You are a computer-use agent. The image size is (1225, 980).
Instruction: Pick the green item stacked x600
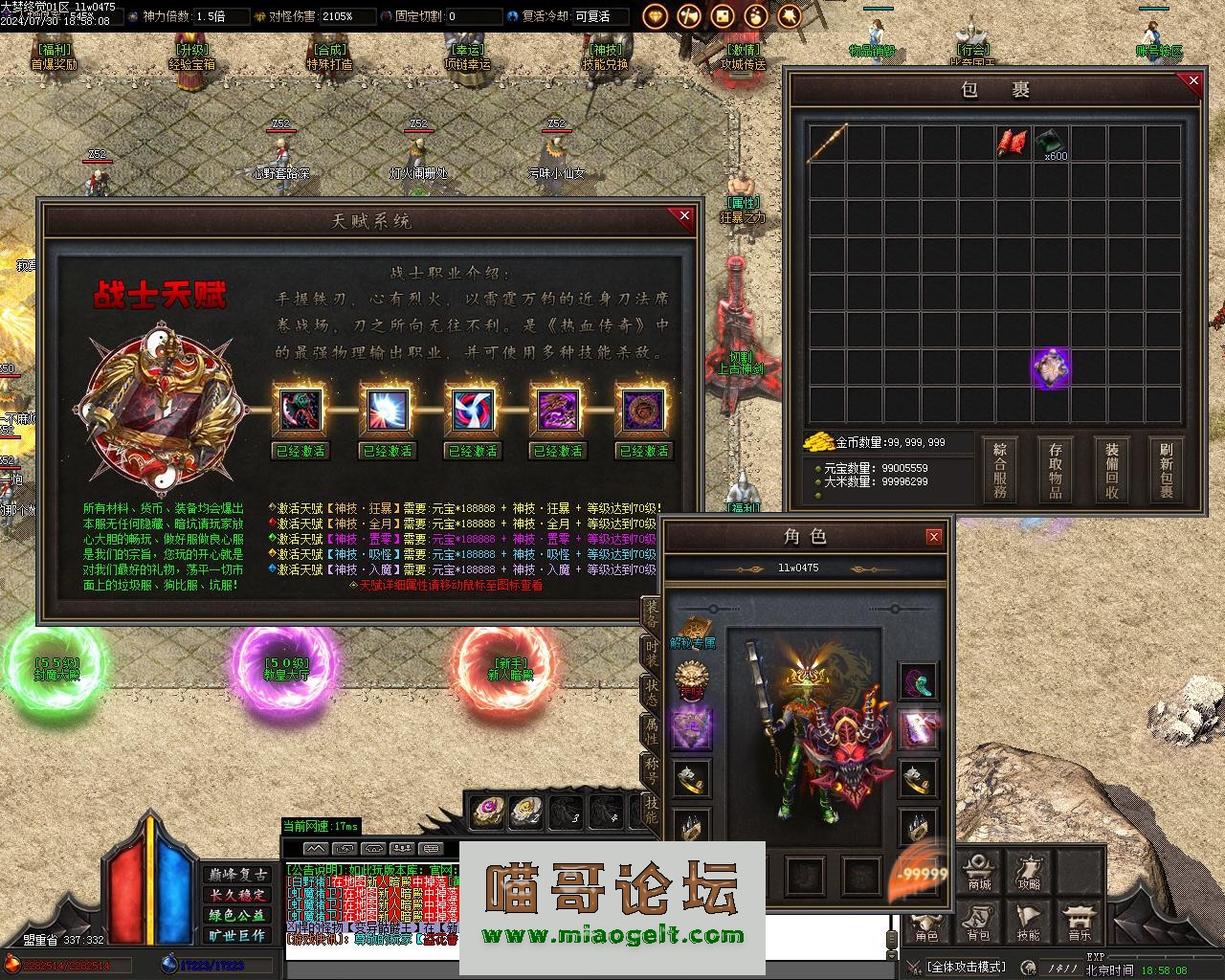(1050, 143)
